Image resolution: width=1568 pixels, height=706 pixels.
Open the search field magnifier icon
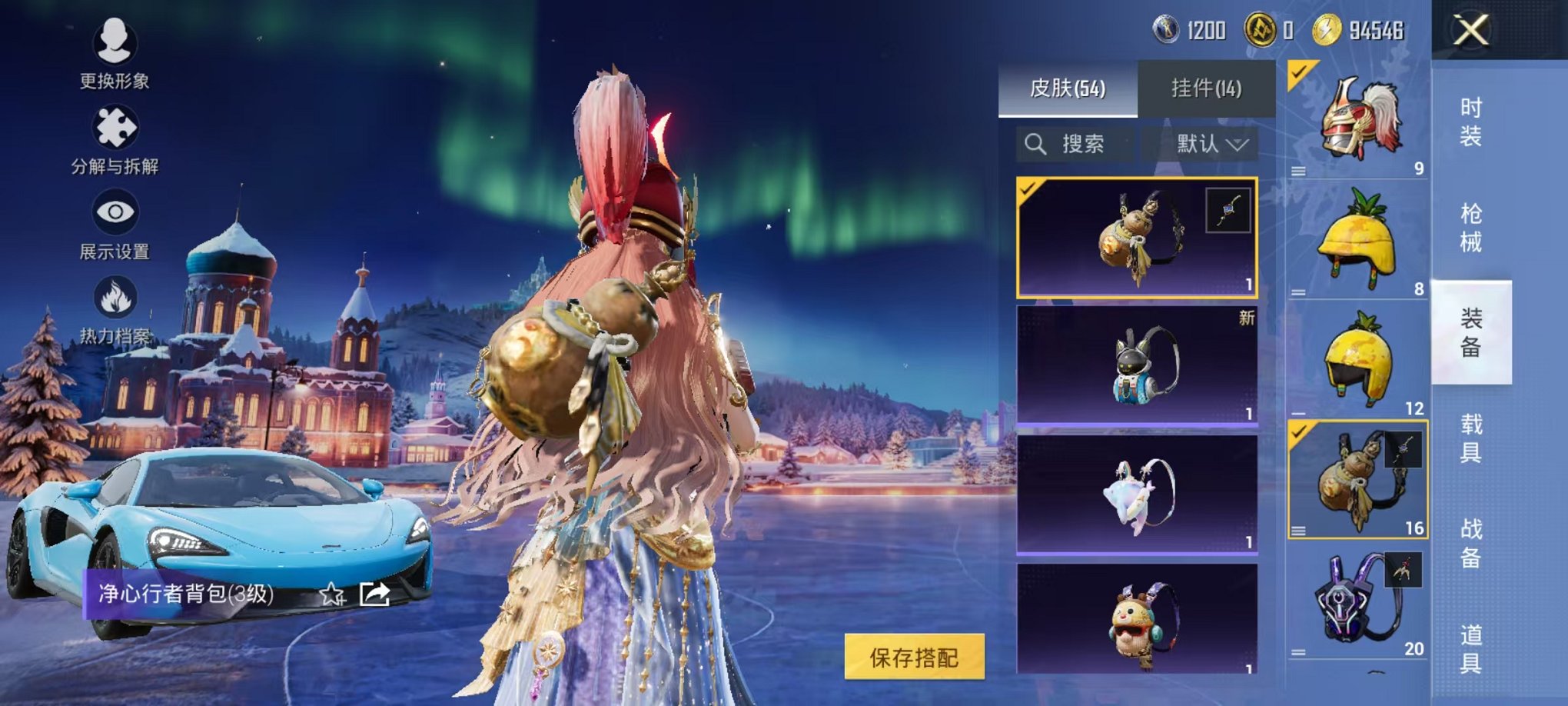pyautogui.click(x=1037, y=144)
